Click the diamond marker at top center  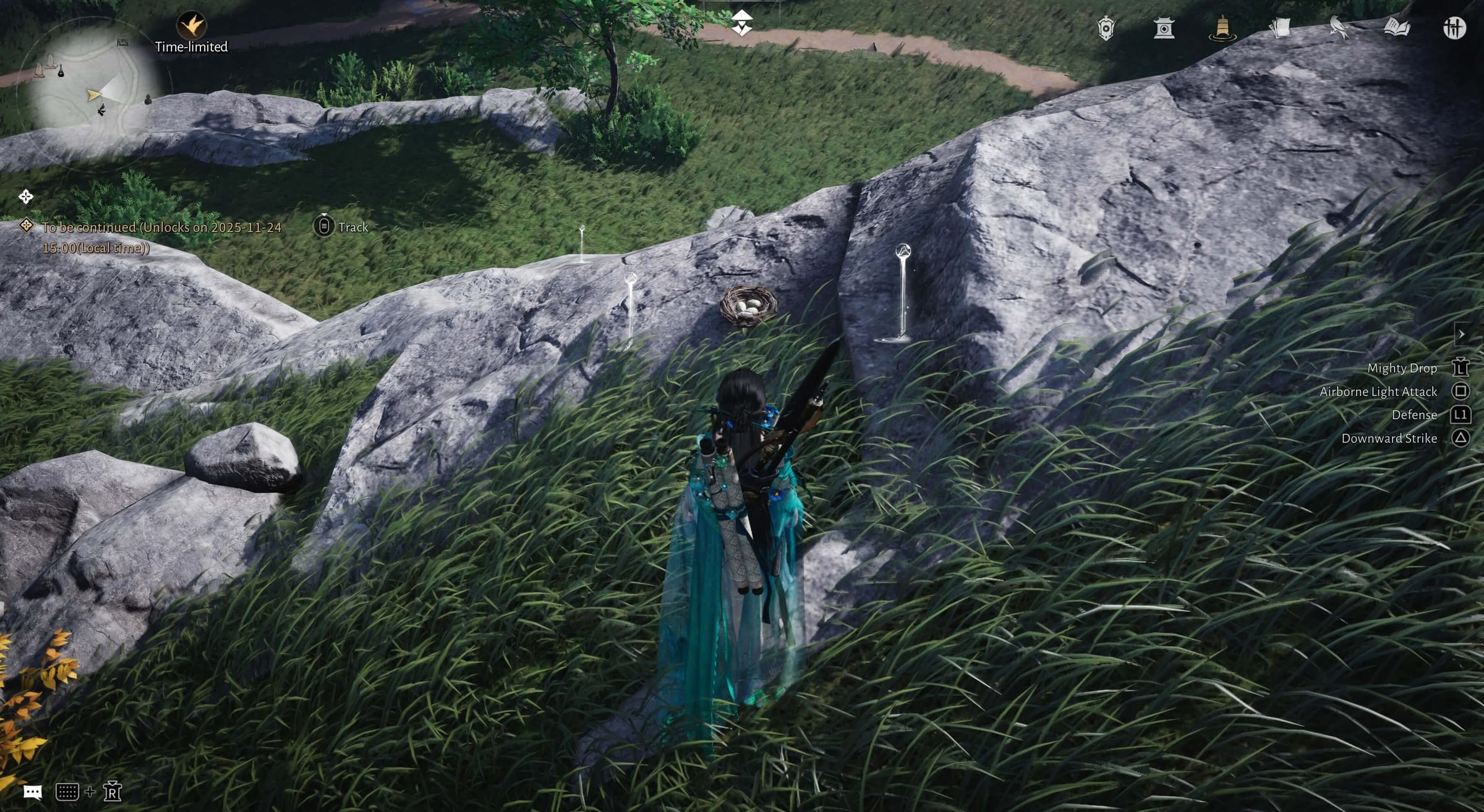tap(741, 23)
